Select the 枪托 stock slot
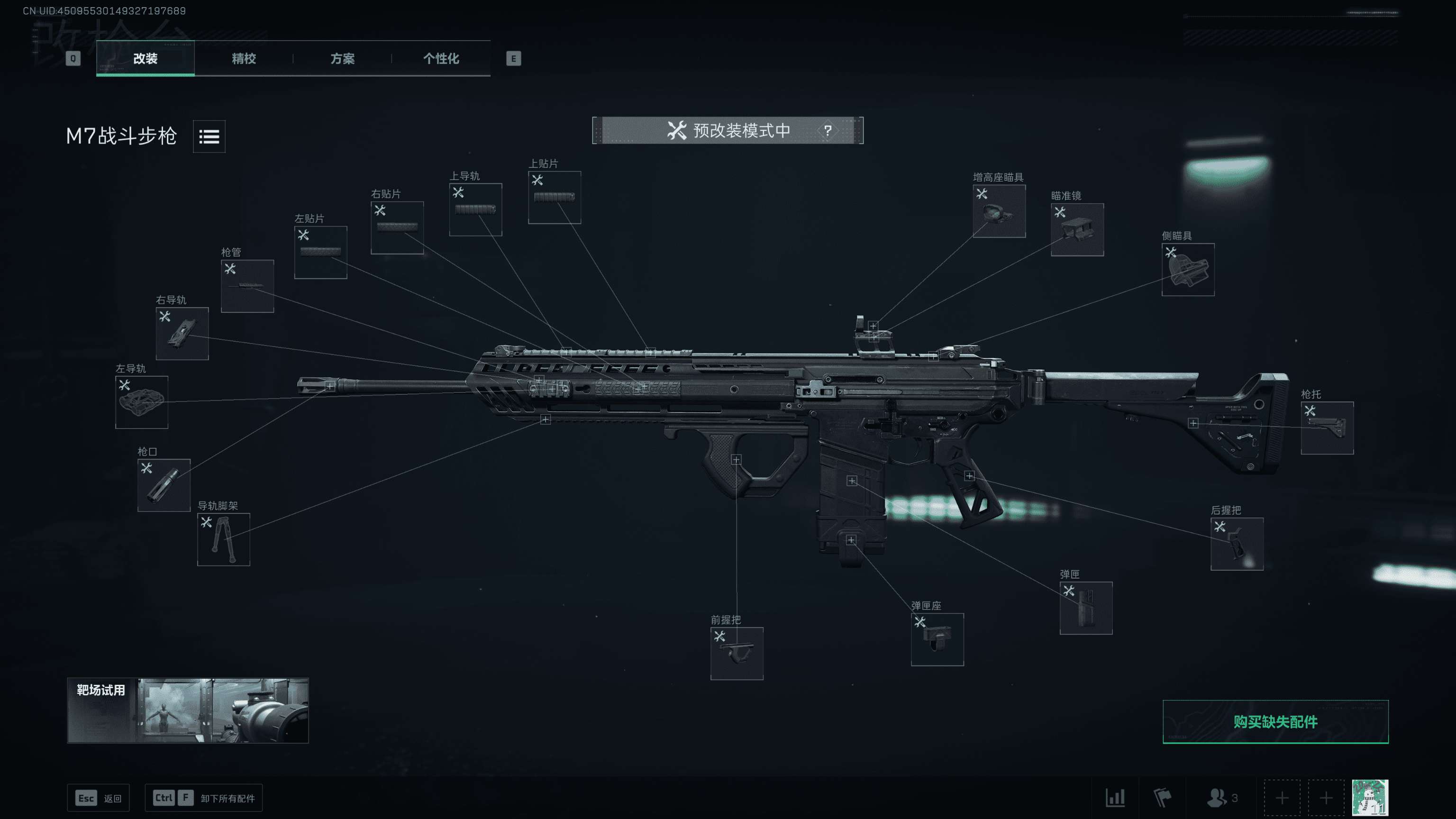 [x=1327, y=428]
